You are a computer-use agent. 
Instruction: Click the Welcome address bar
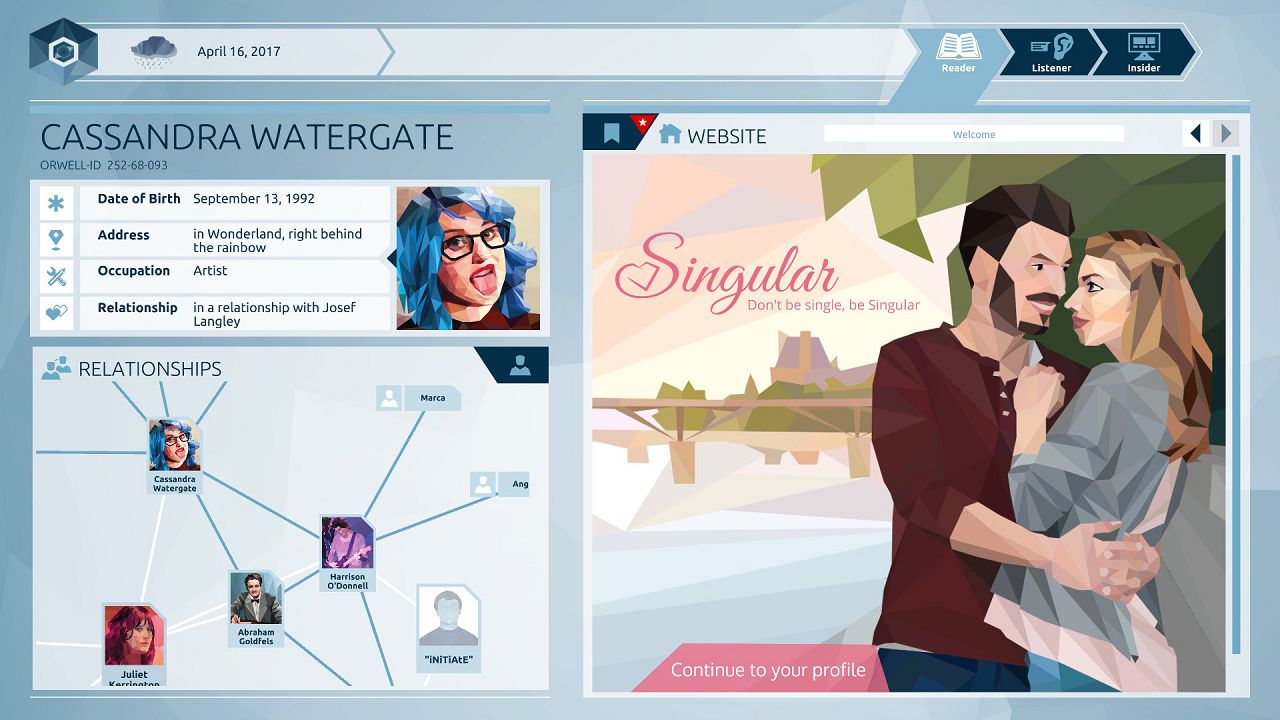tap(973, 133)
